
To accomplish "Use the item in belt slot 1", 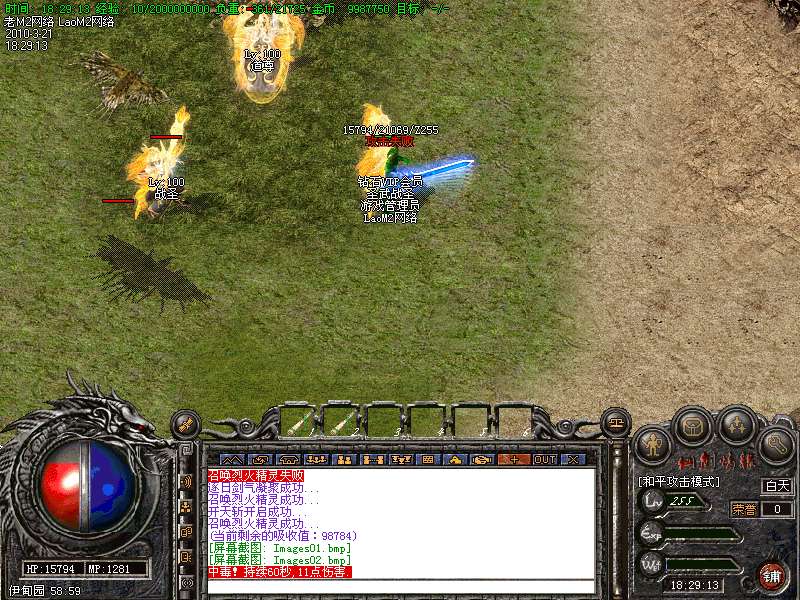I will point(300,422).
